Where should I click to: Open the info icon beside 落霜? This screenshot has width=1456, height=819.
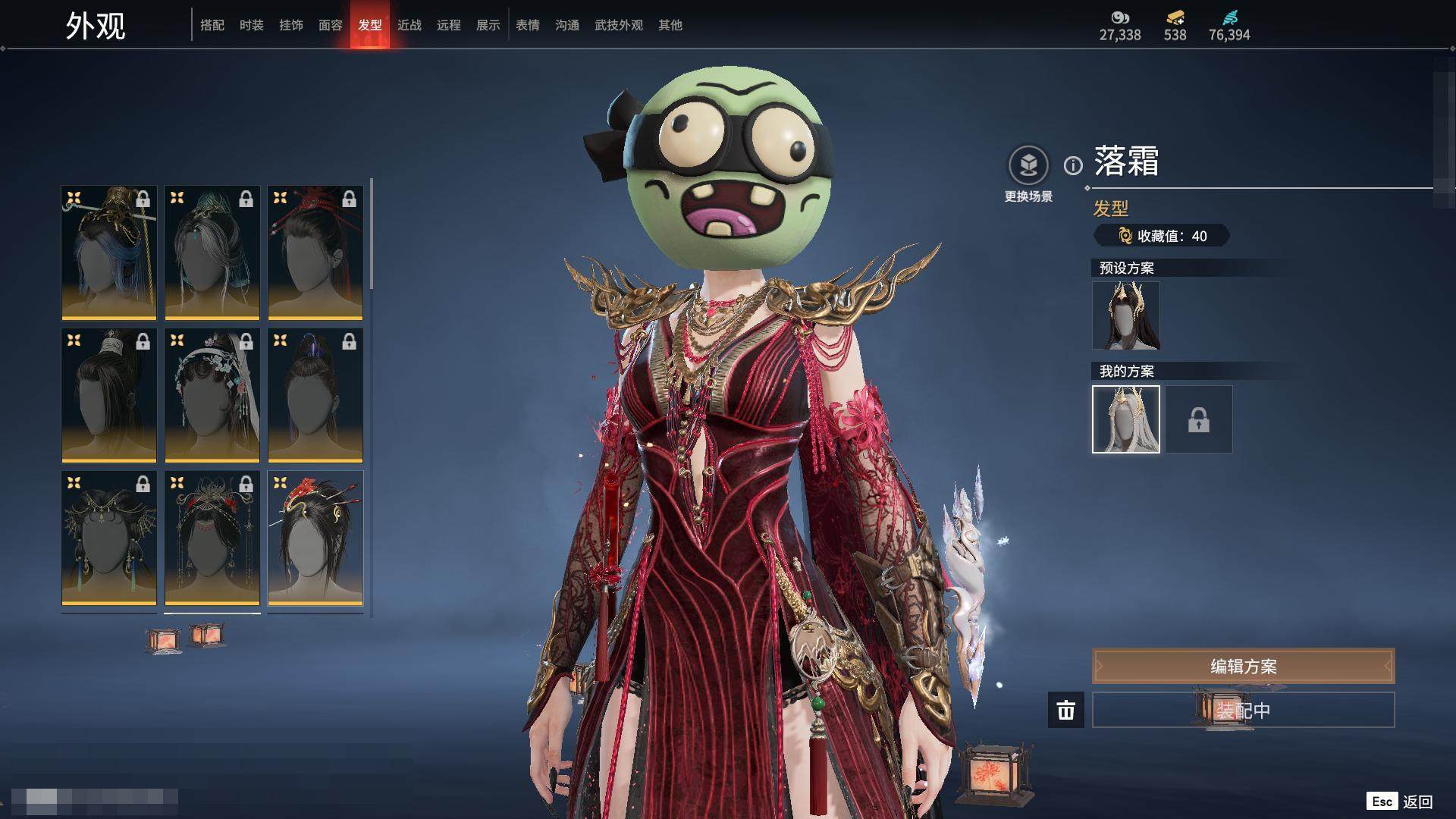(x=1073, y=165)
